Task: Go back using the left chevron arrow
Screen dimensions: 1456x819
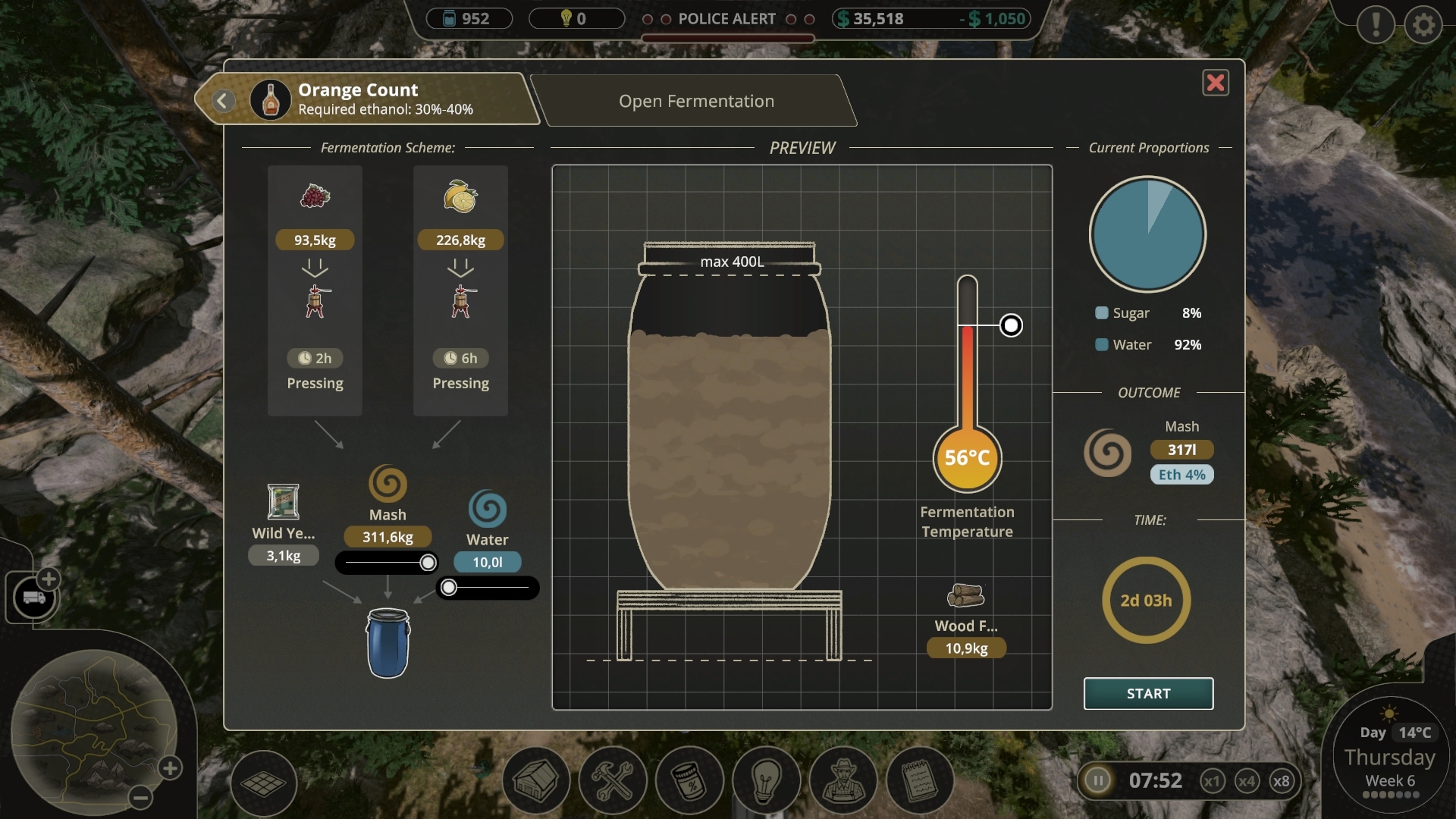Action: tap(222, 100)
